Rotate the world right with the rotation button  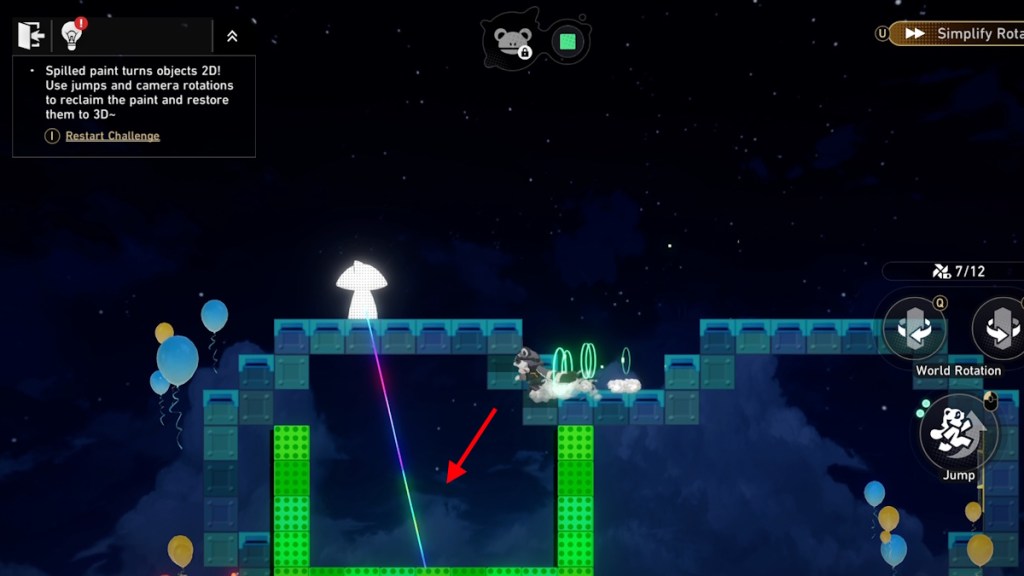(x=1000, y=329)
